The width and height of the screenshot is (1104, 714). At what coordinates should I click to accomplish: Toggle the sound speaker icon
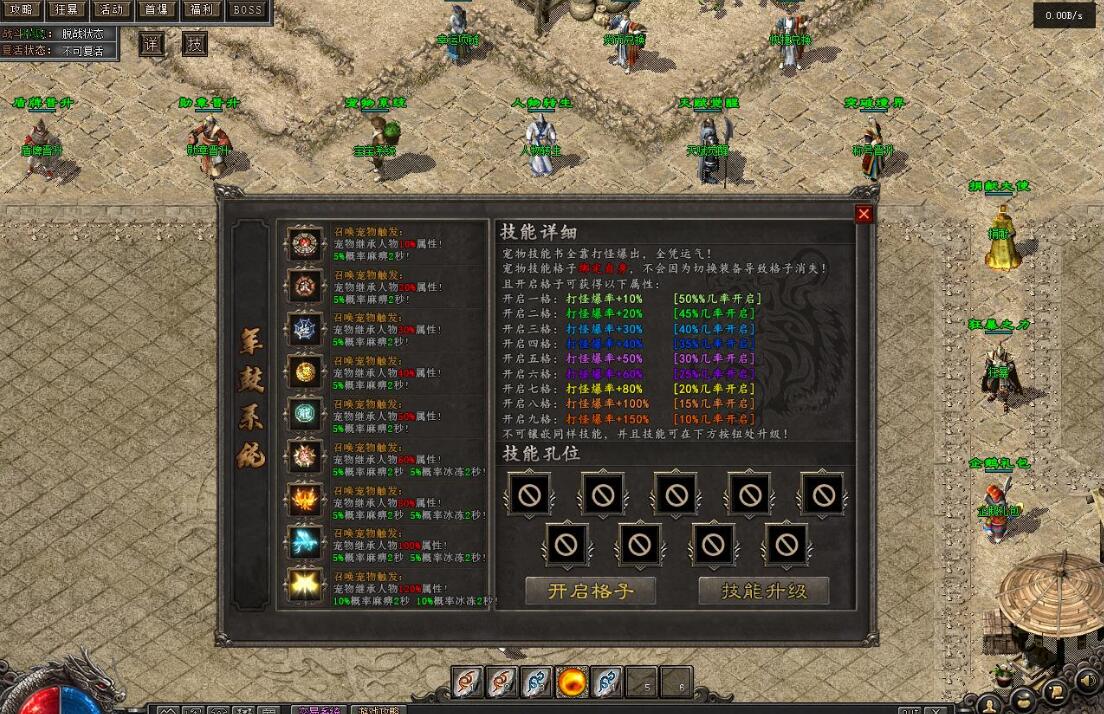click(1088, 680)
